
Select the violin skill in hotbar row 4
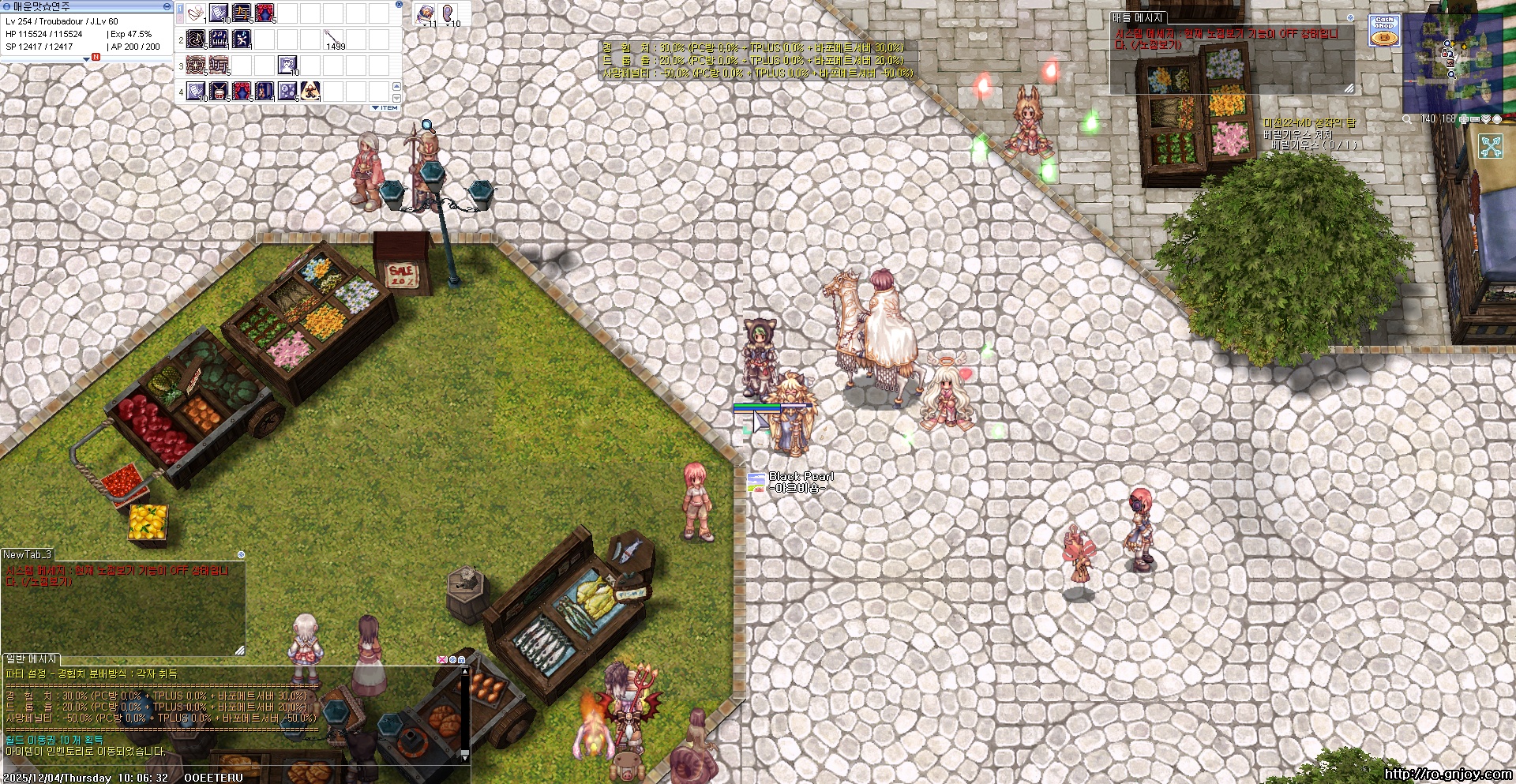click(265, 92)
